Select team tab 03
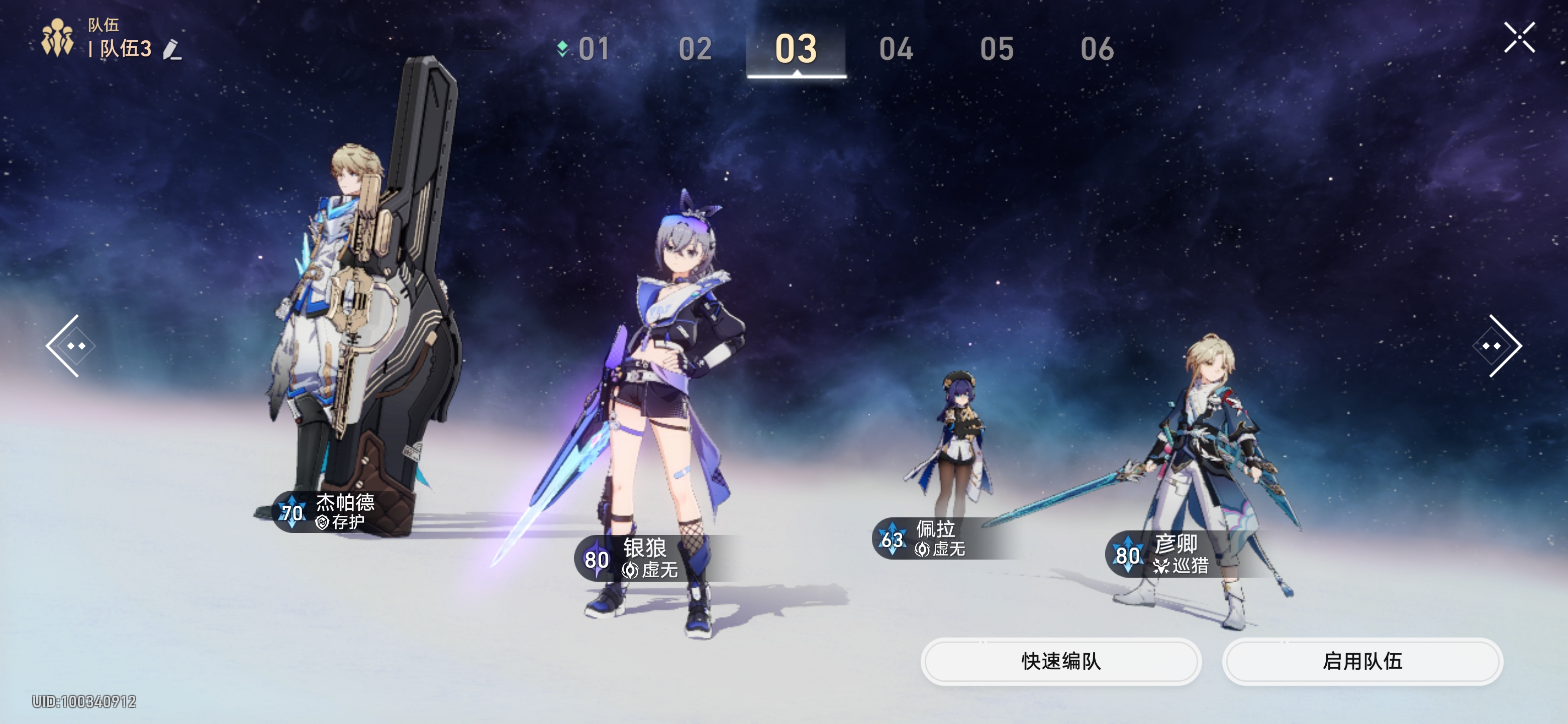Image resolution: width=1568 pixels, height=724 pixels. coord(796,49)
